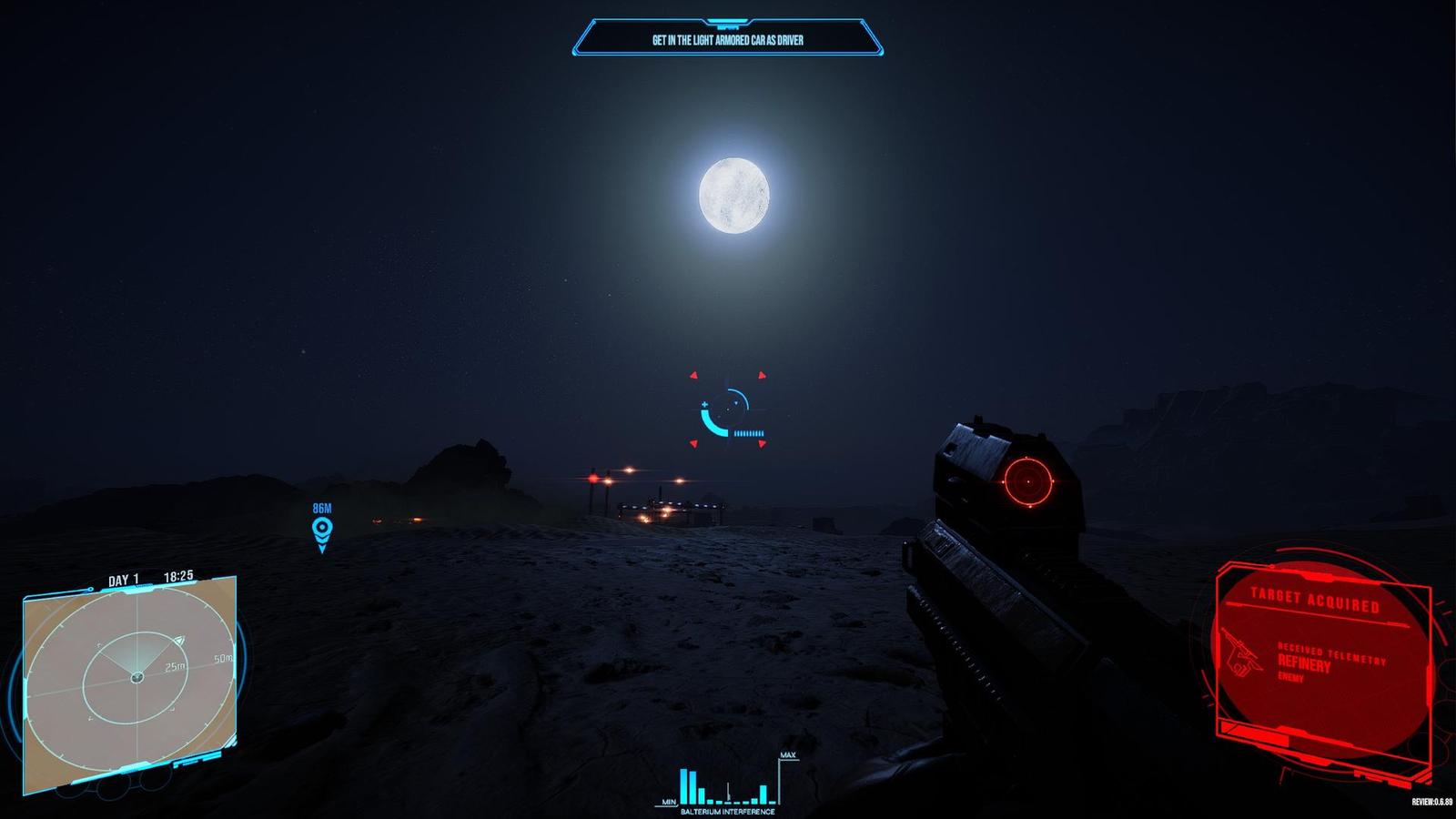Toggle the ENEMY status label

pyautogui.click(x=1290, y=678)
